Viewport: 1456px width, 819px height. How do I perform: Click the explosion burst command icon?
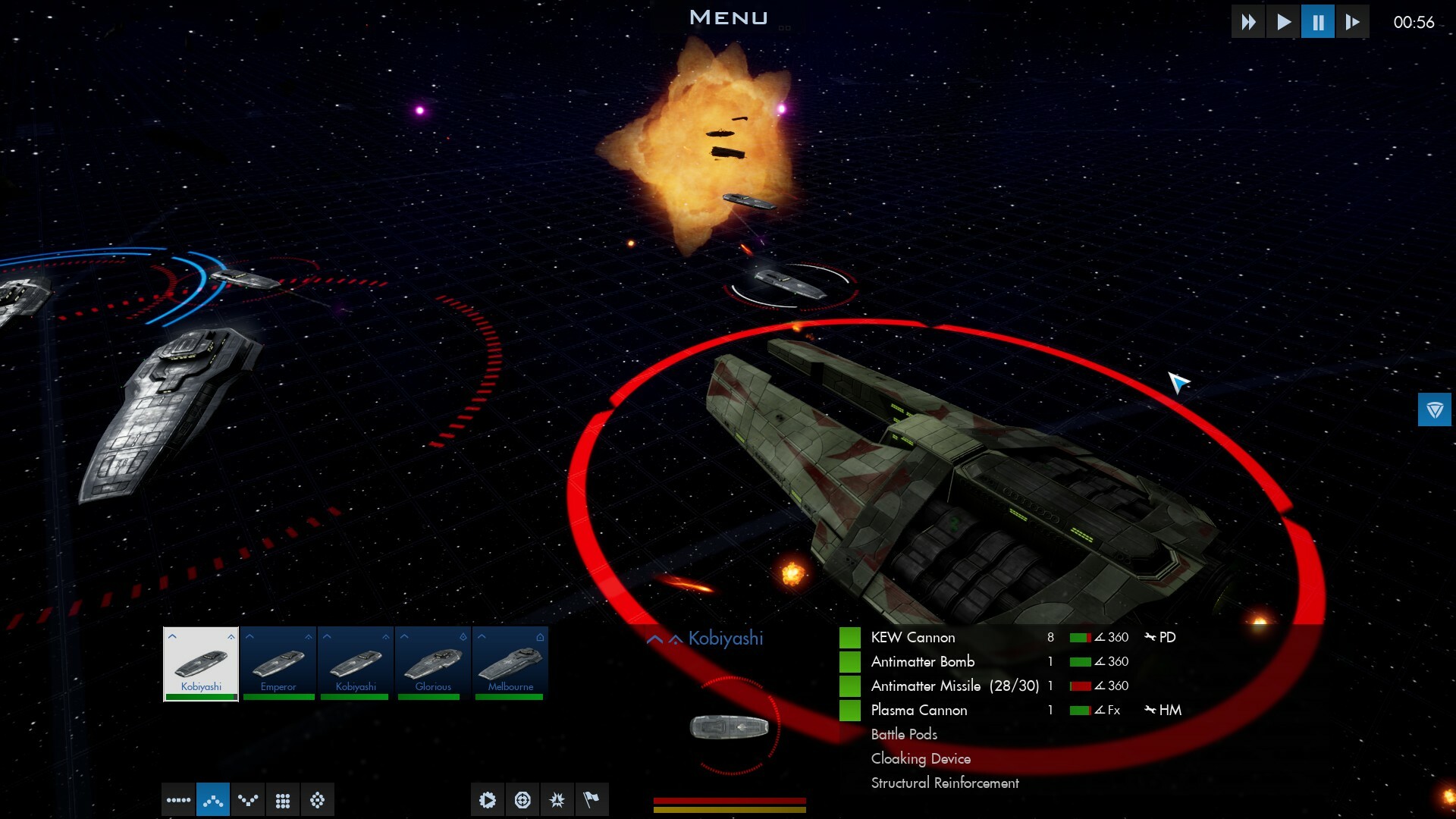pyautogui.click(x=557, y=800)
